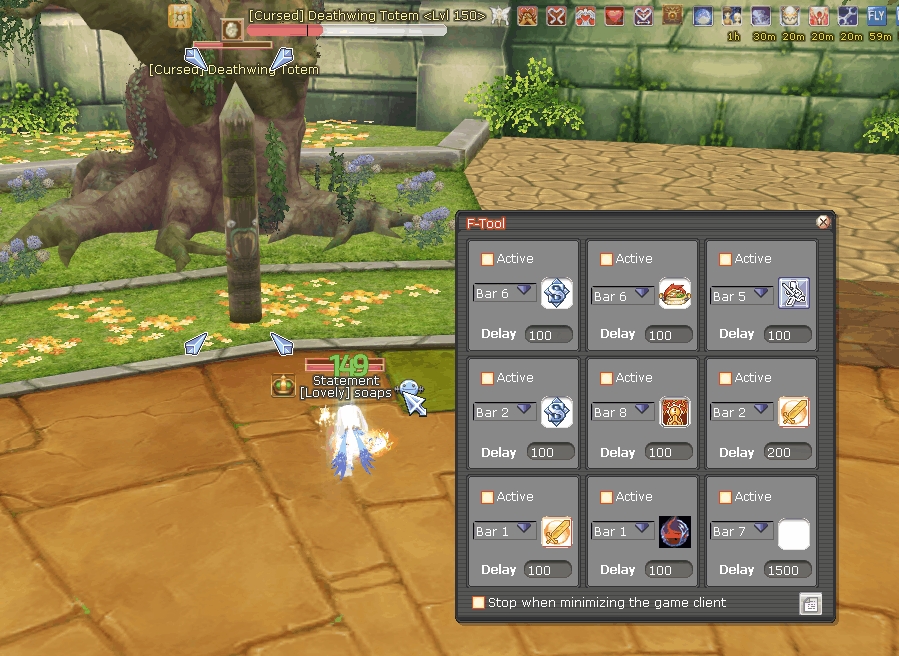The width and height of the screenshot is (899, 656).
Task: Open the list button at F-Tool's bottom corner
Action: (810, 604)
